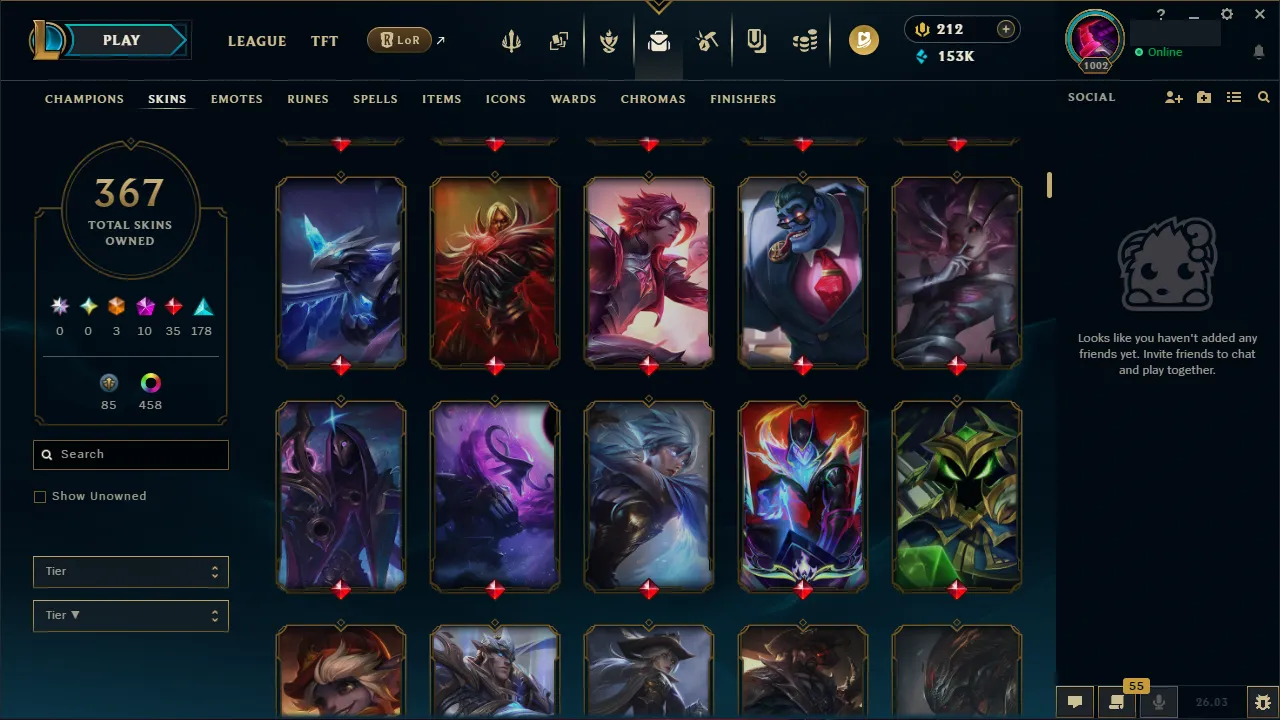Open the coin stack store icon
The height and width of the screenshot is (720, 1280).
(806, 40)
